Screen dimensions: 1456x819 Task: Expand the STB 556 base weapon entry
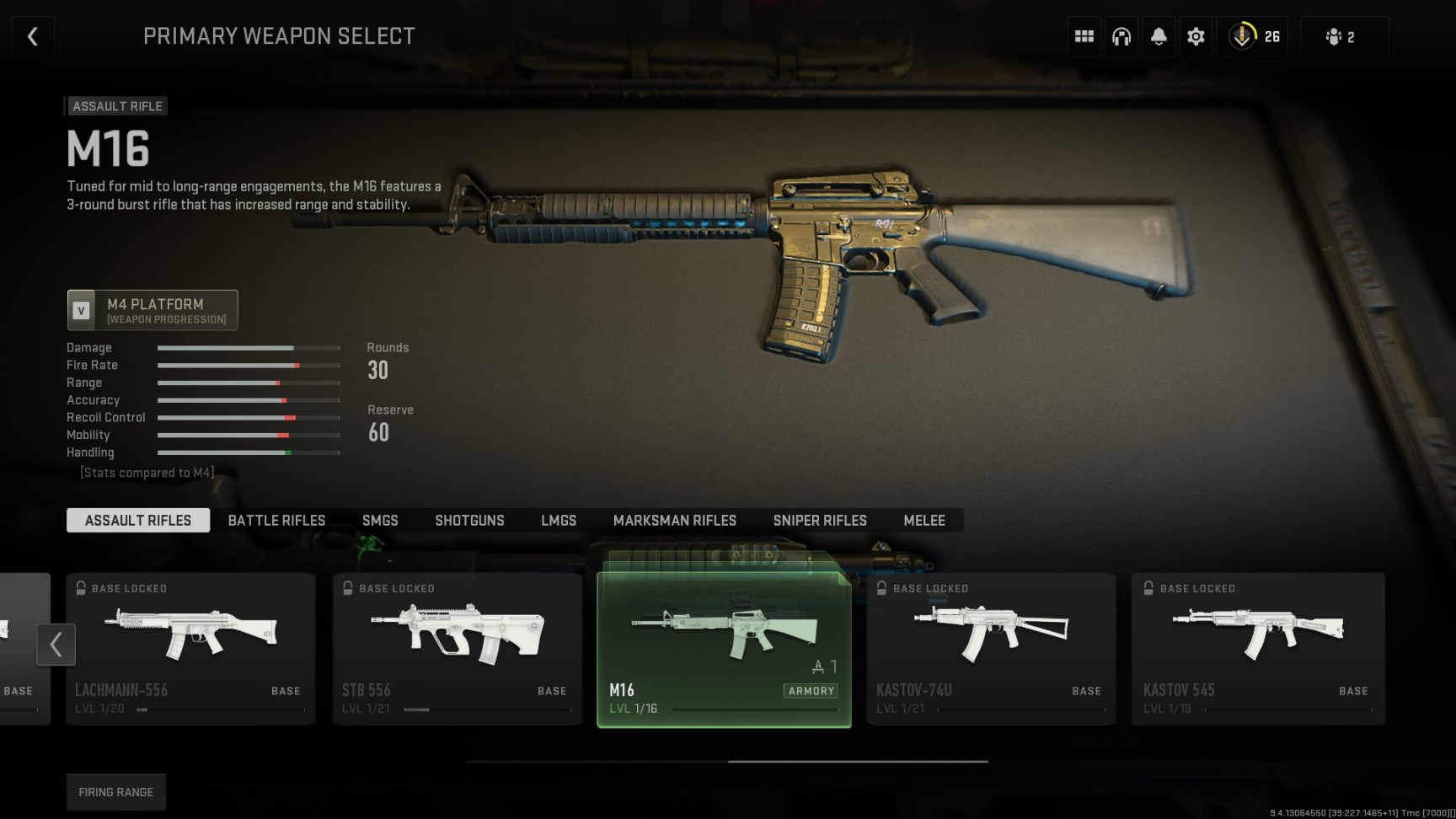tap(552, 690)
